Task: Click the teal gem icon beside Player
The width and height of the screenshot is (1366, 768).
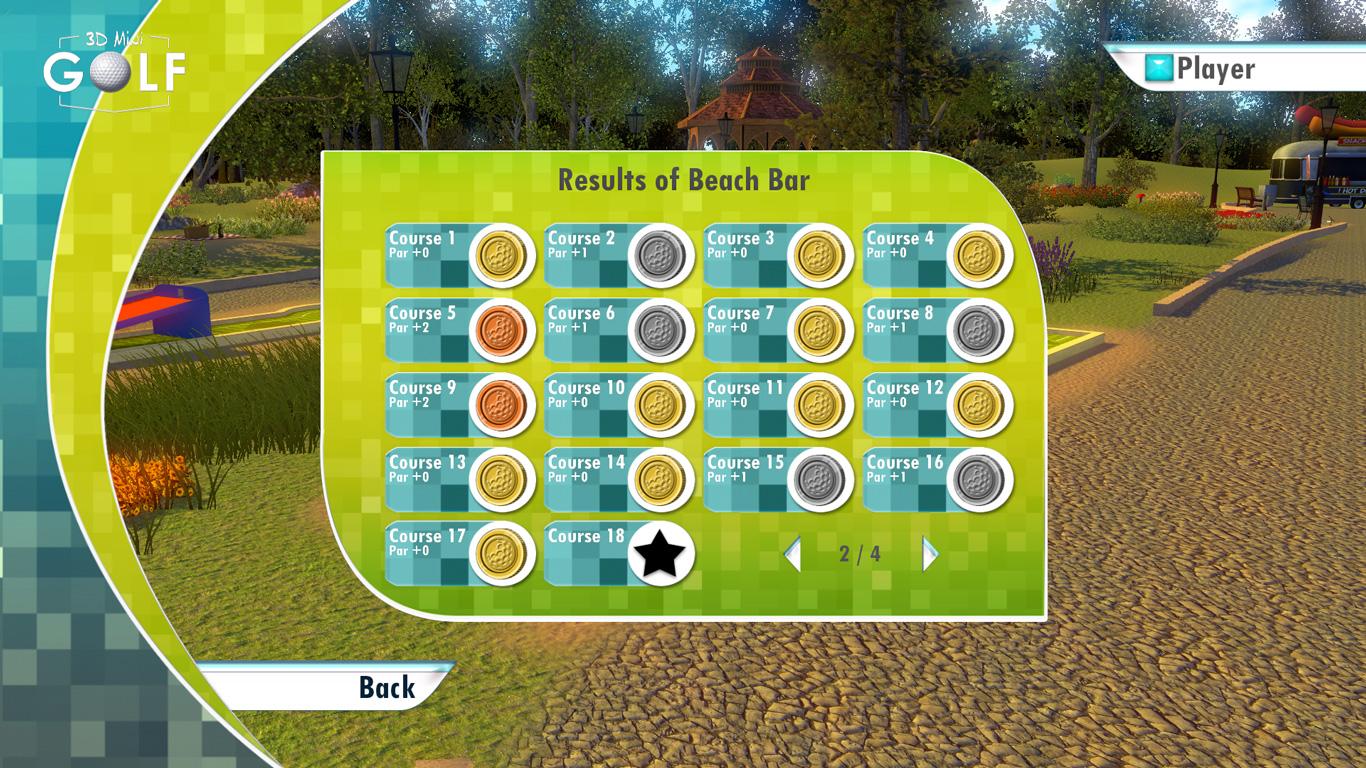Action: [x=1158, y=67]
